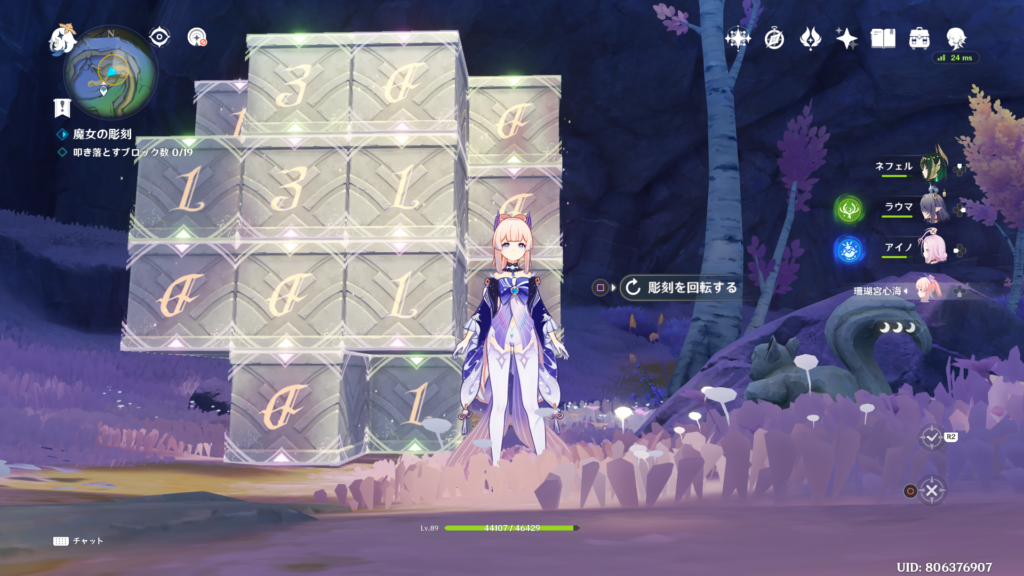Image resolution: width=1024 pixels, height=576 pixels.
Task: Open the book handbook icon
Action: point(883,39)
